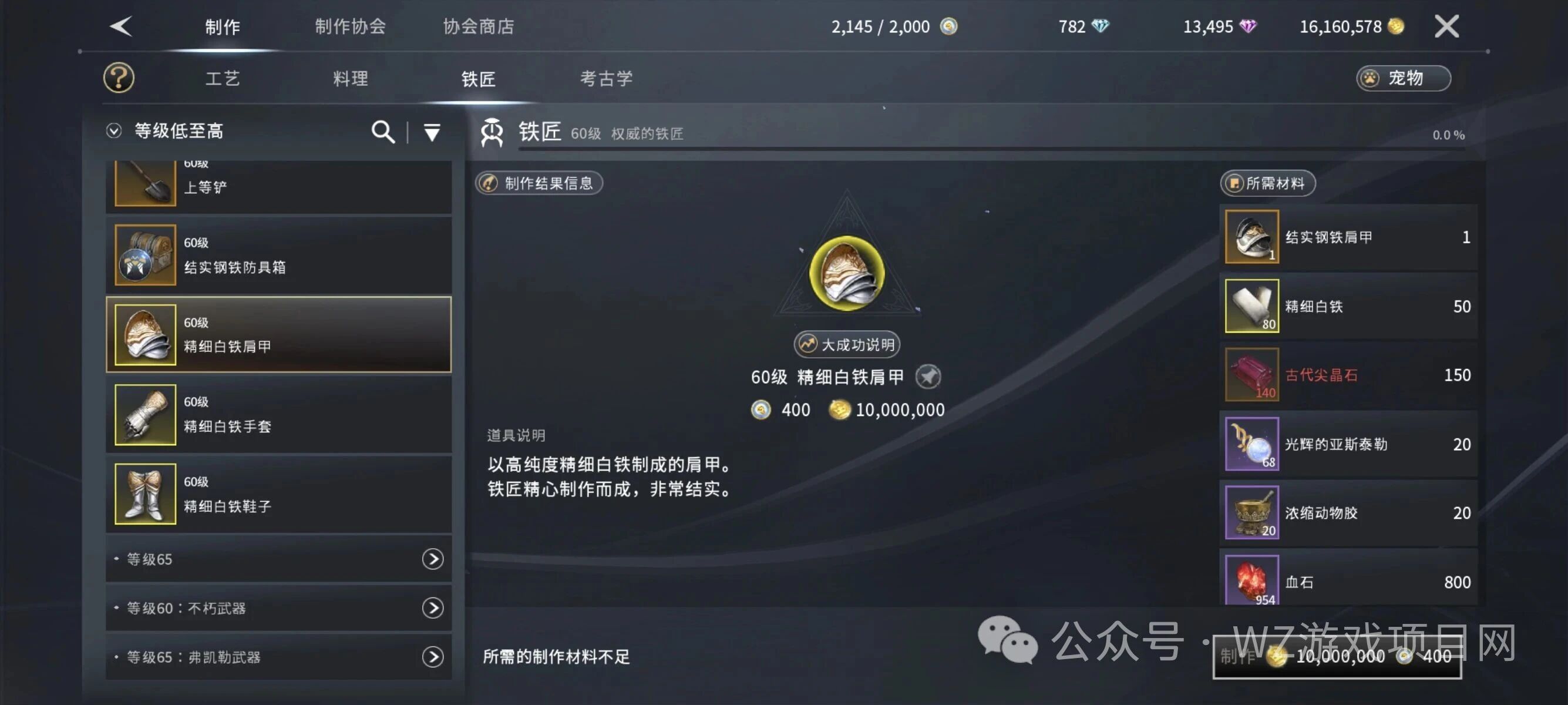Open the help question mark icon

(x=119, y=78)
